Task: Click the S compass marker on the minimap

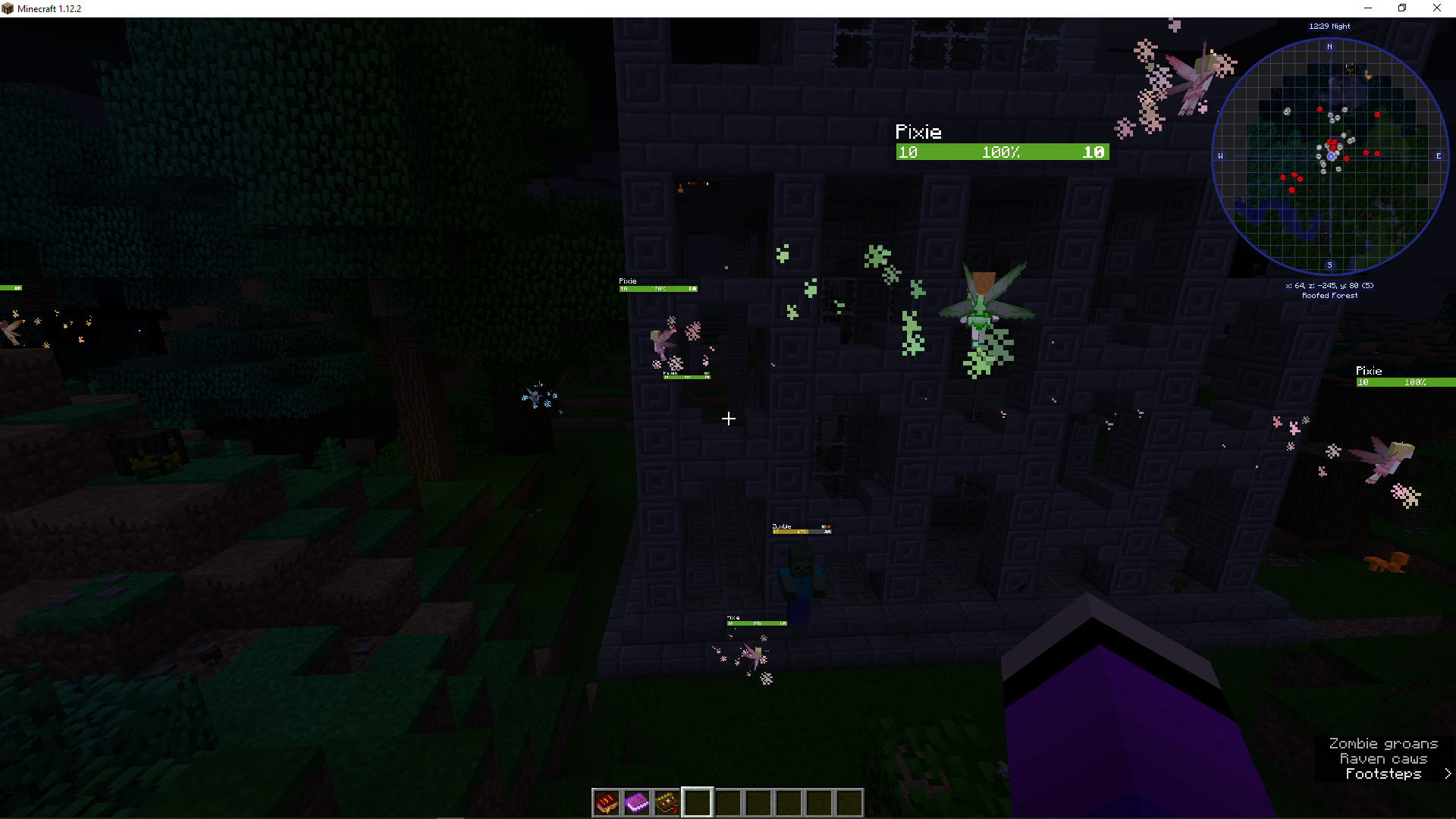Action: click(x=1329, y=265)
